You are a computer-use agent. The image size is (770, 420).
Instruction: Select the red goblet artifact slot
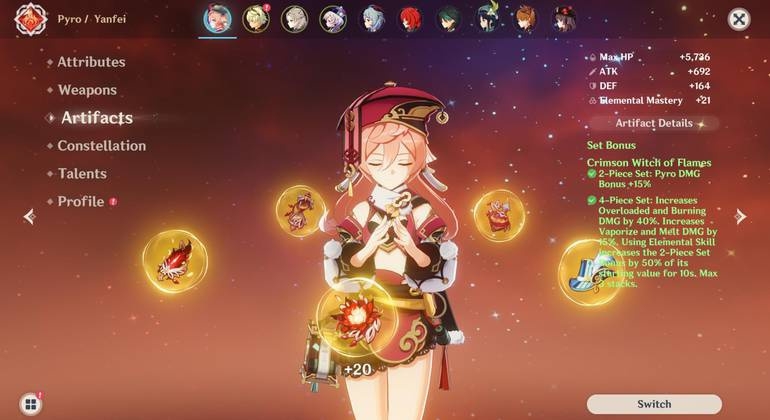coord(499,215)
